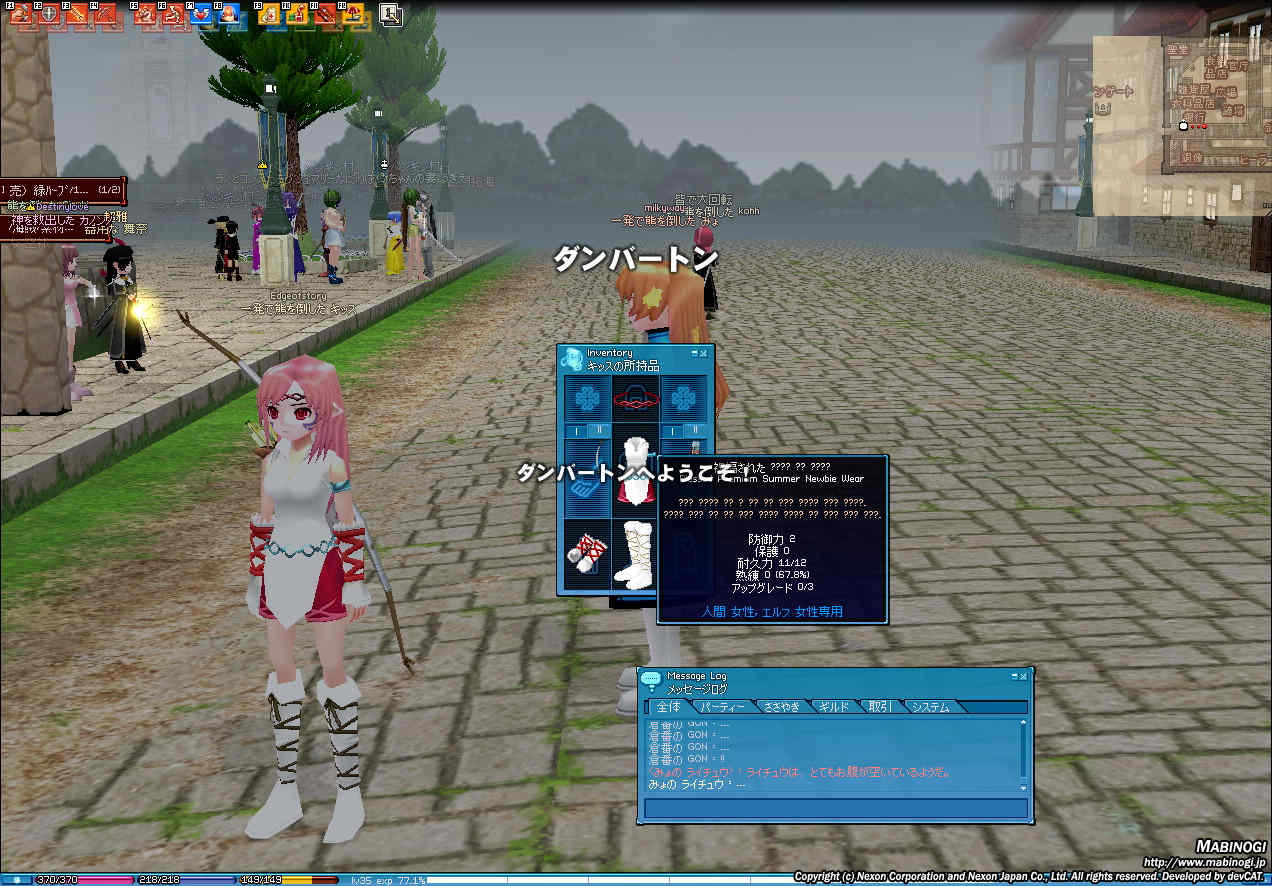Close the Inventory window
The image size is (1272, 886).
coord(705,353)
